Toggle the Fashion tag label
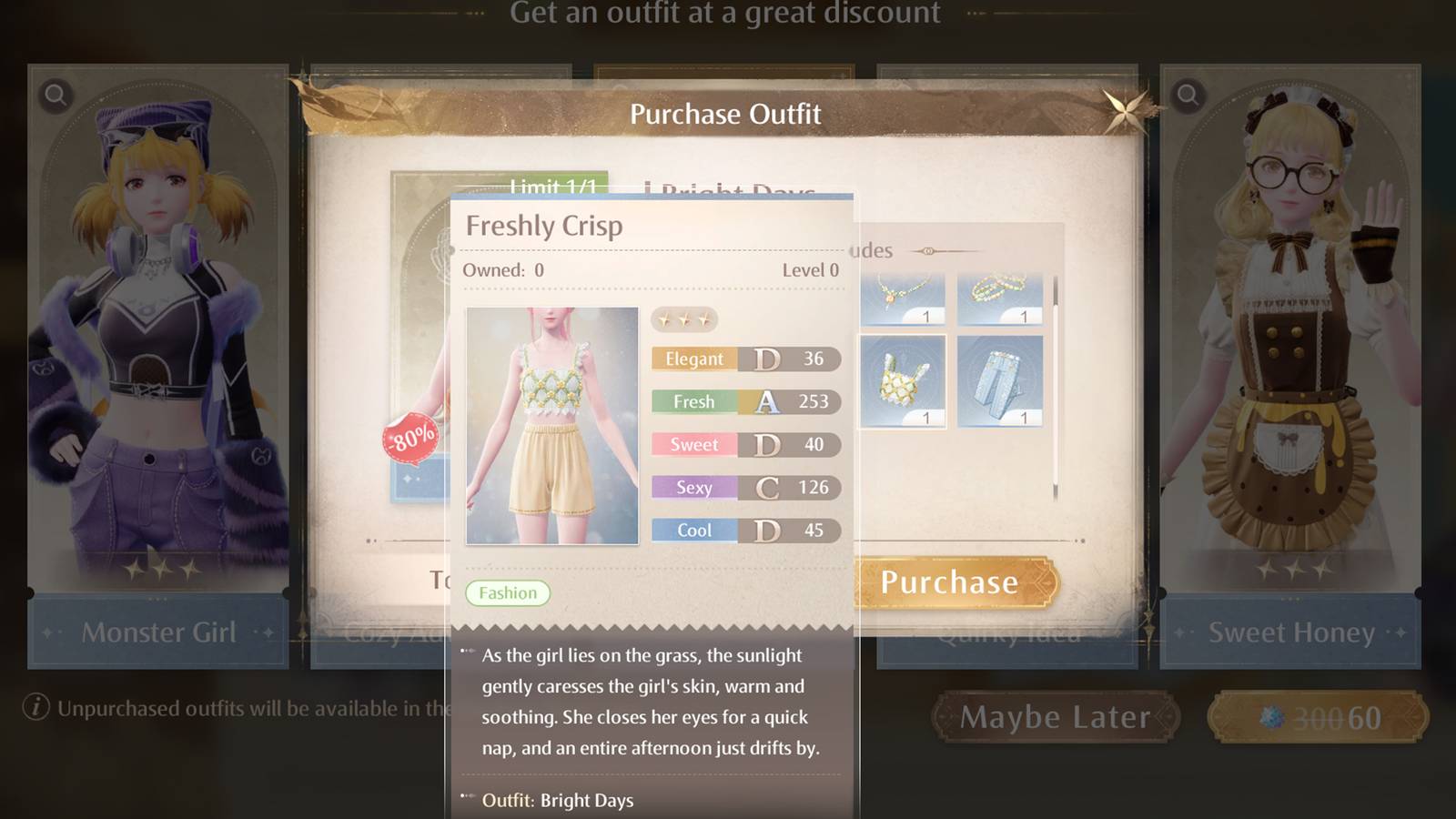Screen dimensions: 1456x819 click(x=508, y=592)
